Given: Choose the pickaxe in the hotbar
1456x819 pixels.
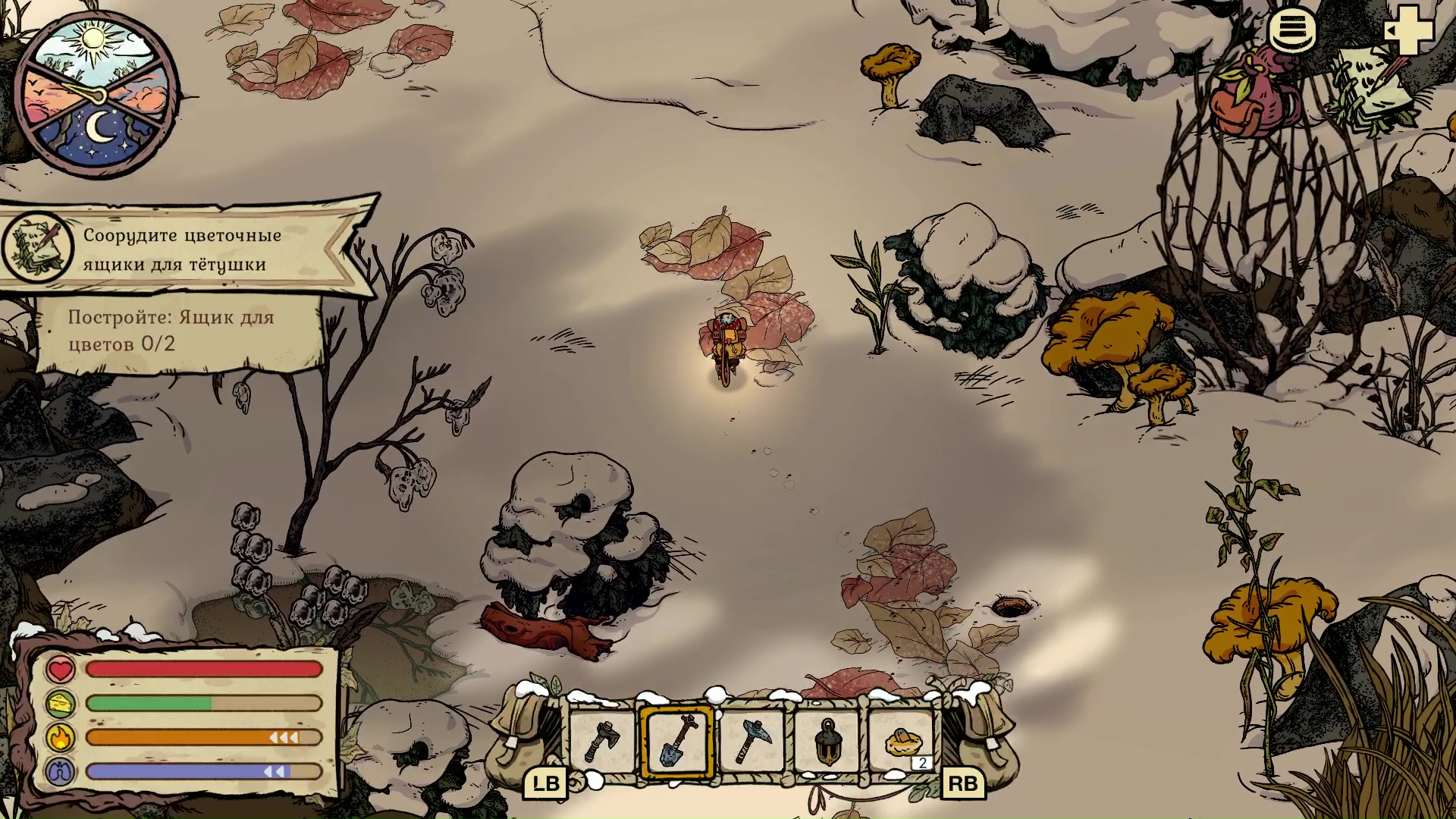Looking at the screenshot, I should [752, 742].
